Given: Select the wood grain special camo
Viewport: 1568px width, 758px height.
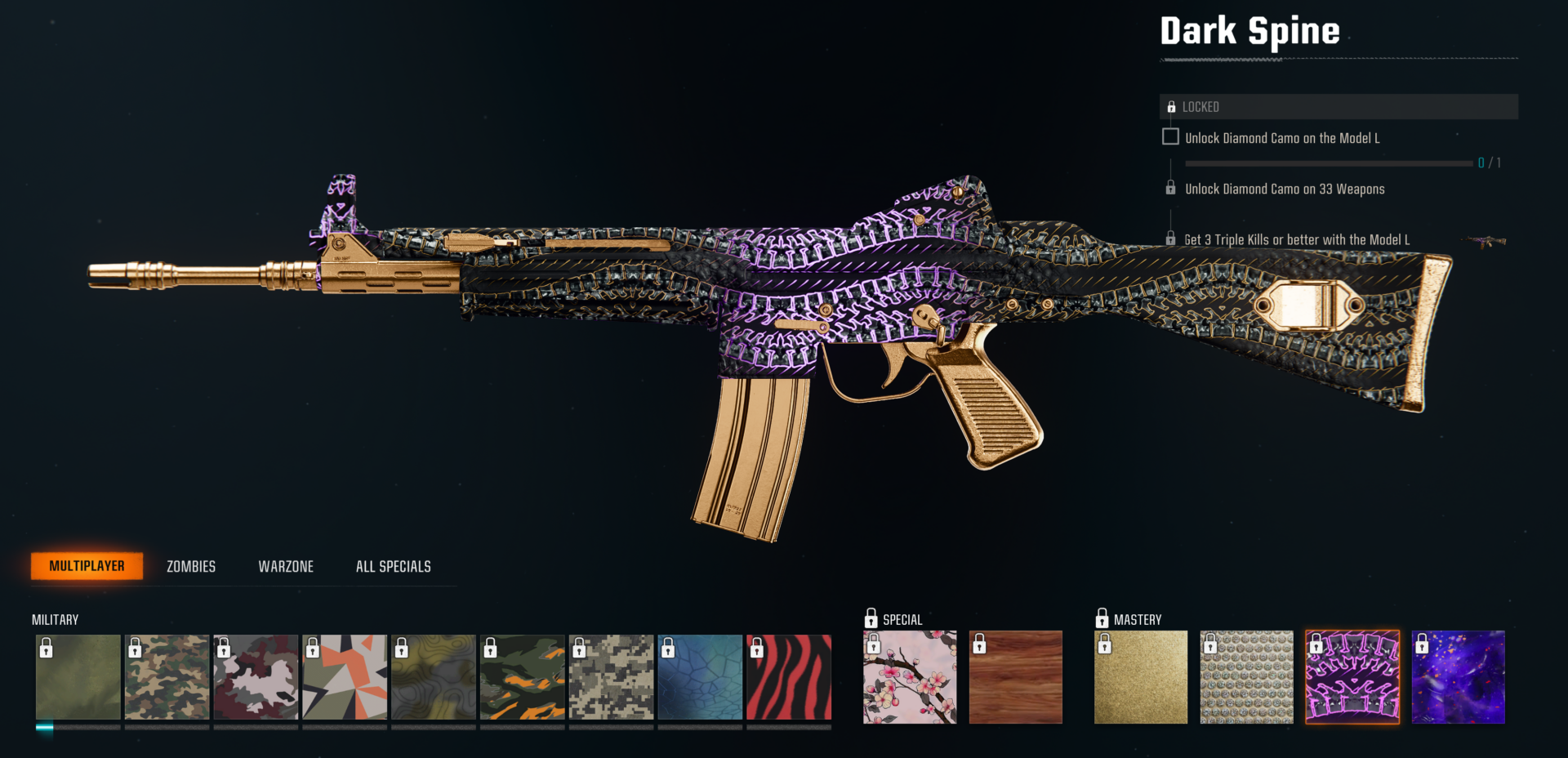Looking at the screenshot, I should pyautogui.click(x=1016, y=677).
